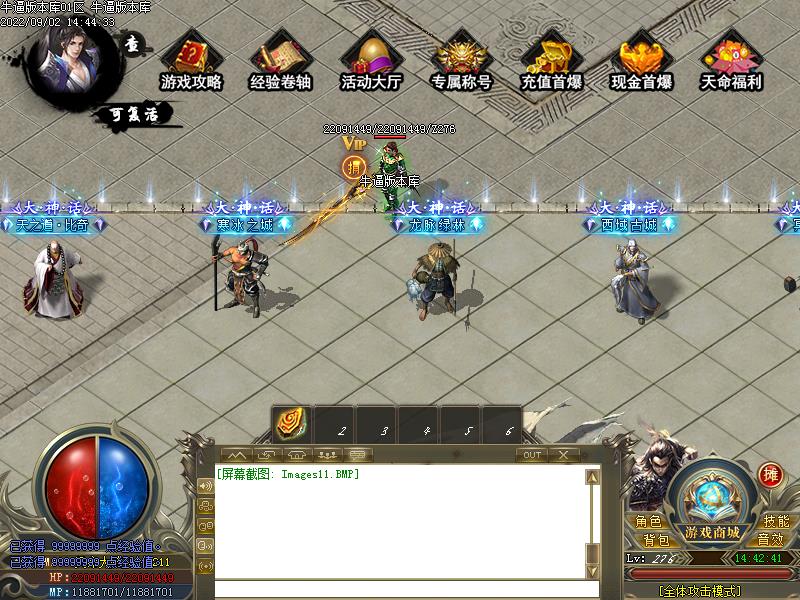
Task: Click the red 摊 stall button
Action: (x=770, y=473)
